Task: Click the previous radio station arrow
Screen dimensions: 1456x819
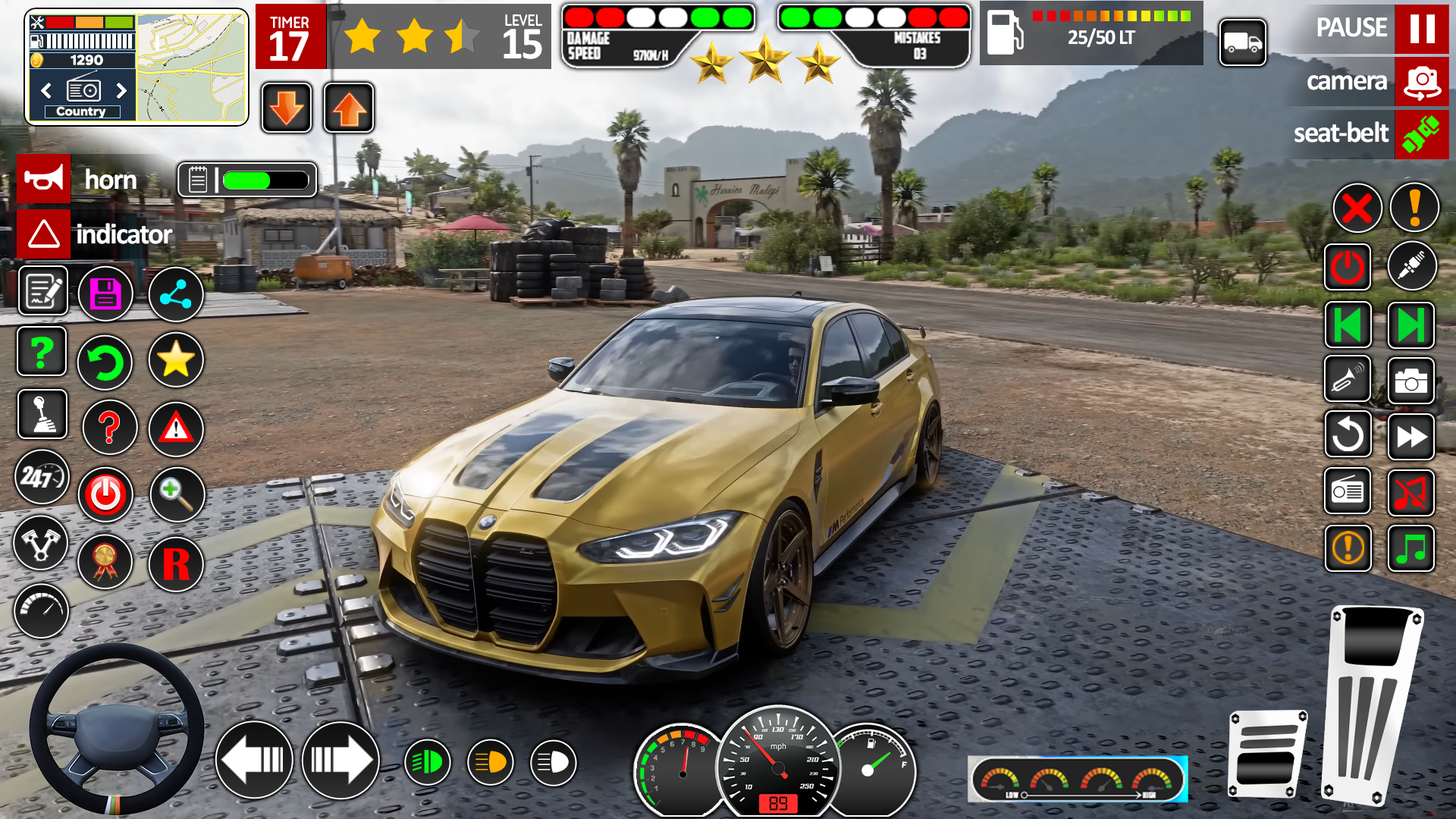Action: [x=47, y=91]
